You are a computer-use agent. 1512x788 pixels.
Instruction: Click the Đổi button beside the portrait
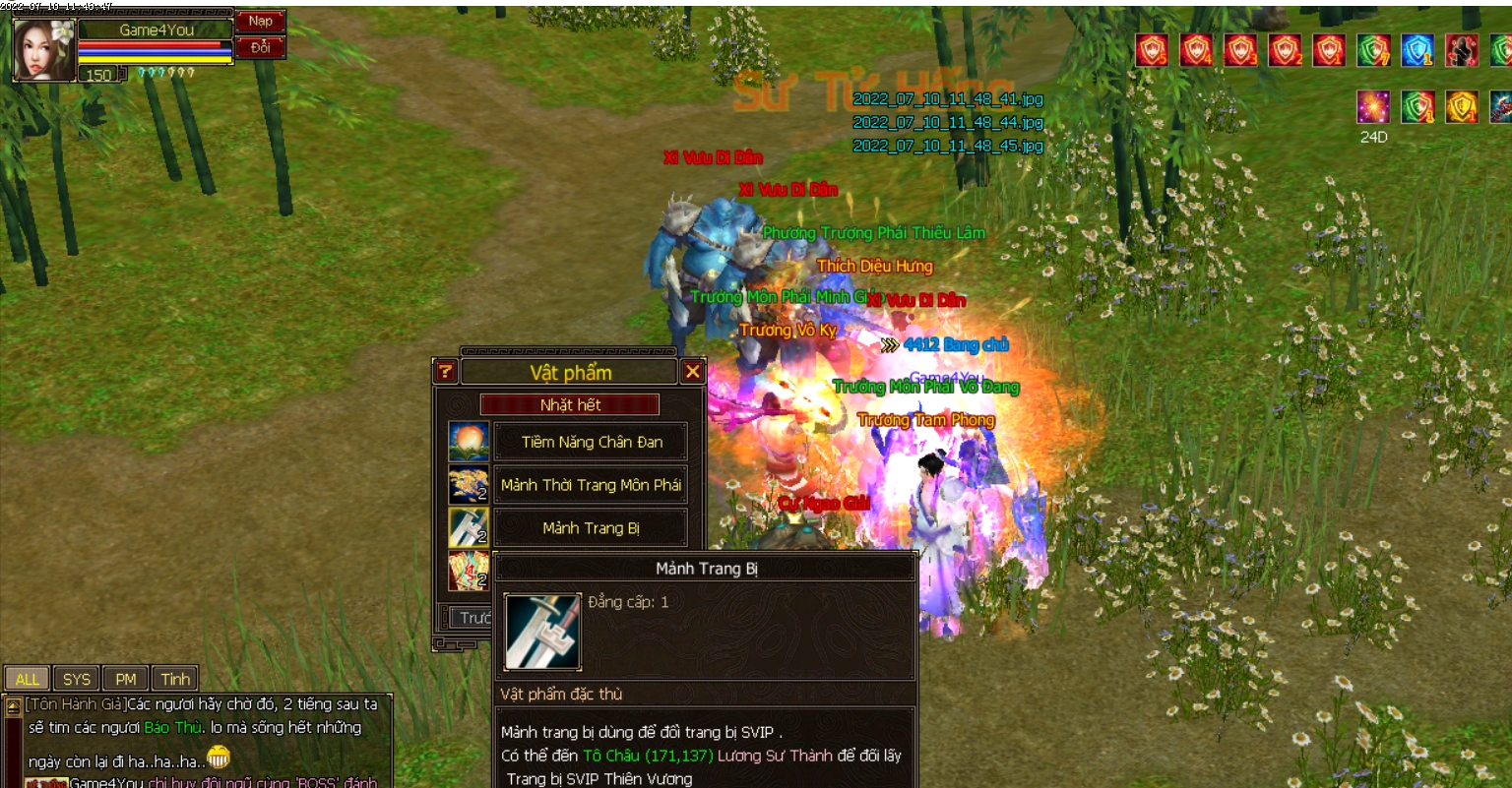coord(260,47)
